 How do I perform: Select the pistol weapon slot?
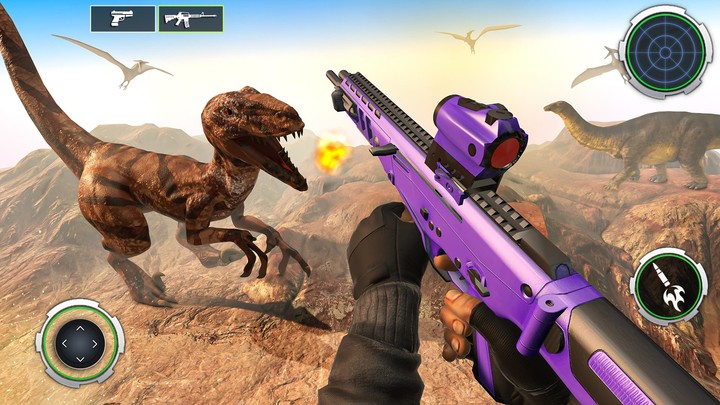pos(123,19)
